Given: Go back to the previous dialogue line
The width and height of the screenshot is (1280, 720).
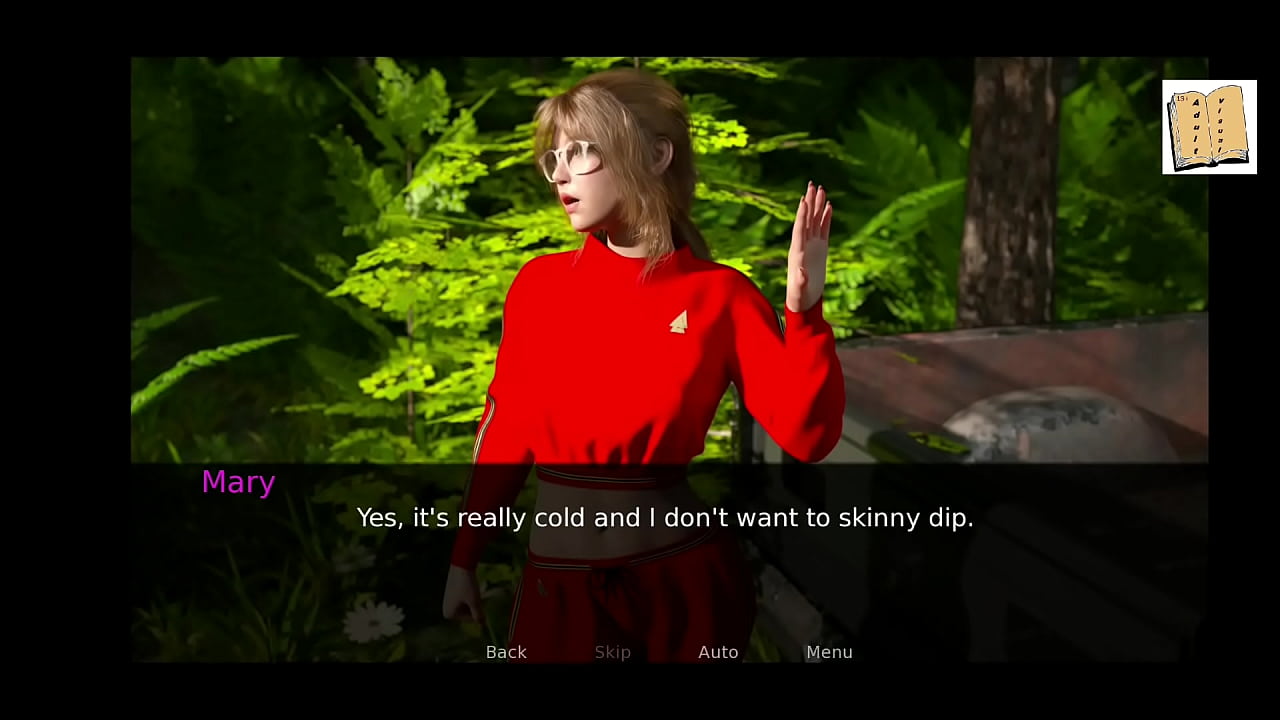Looking at the screenshot, I should click(506, 652).
